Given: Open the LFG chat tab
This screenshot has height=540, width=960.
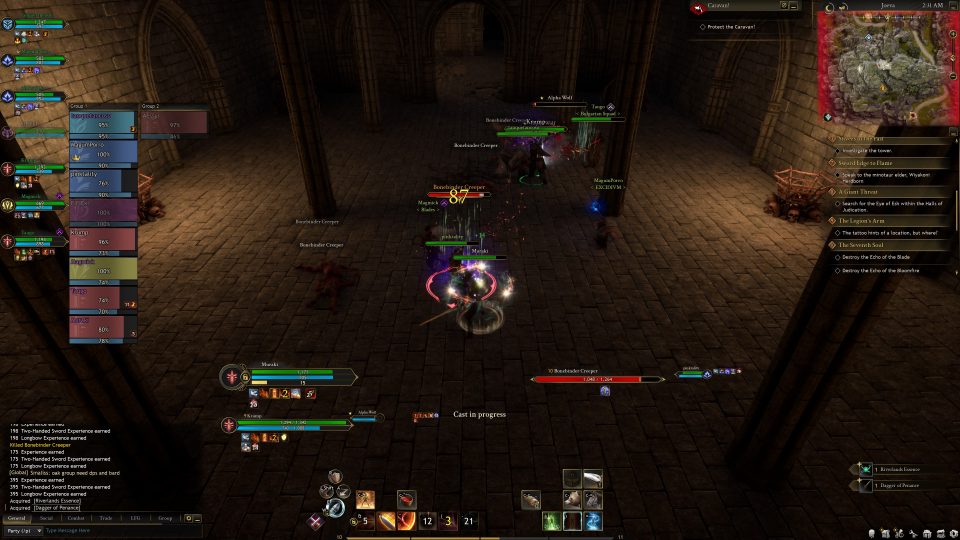Looking at the screenshot, I should pyautogui.click(x=135, y=518).
